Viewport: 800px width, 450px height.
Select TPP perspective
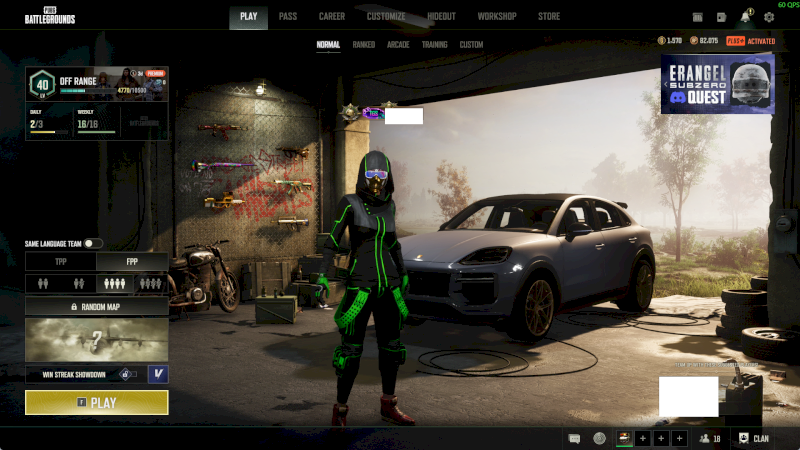pyautogui.click(x=60, y=262)
